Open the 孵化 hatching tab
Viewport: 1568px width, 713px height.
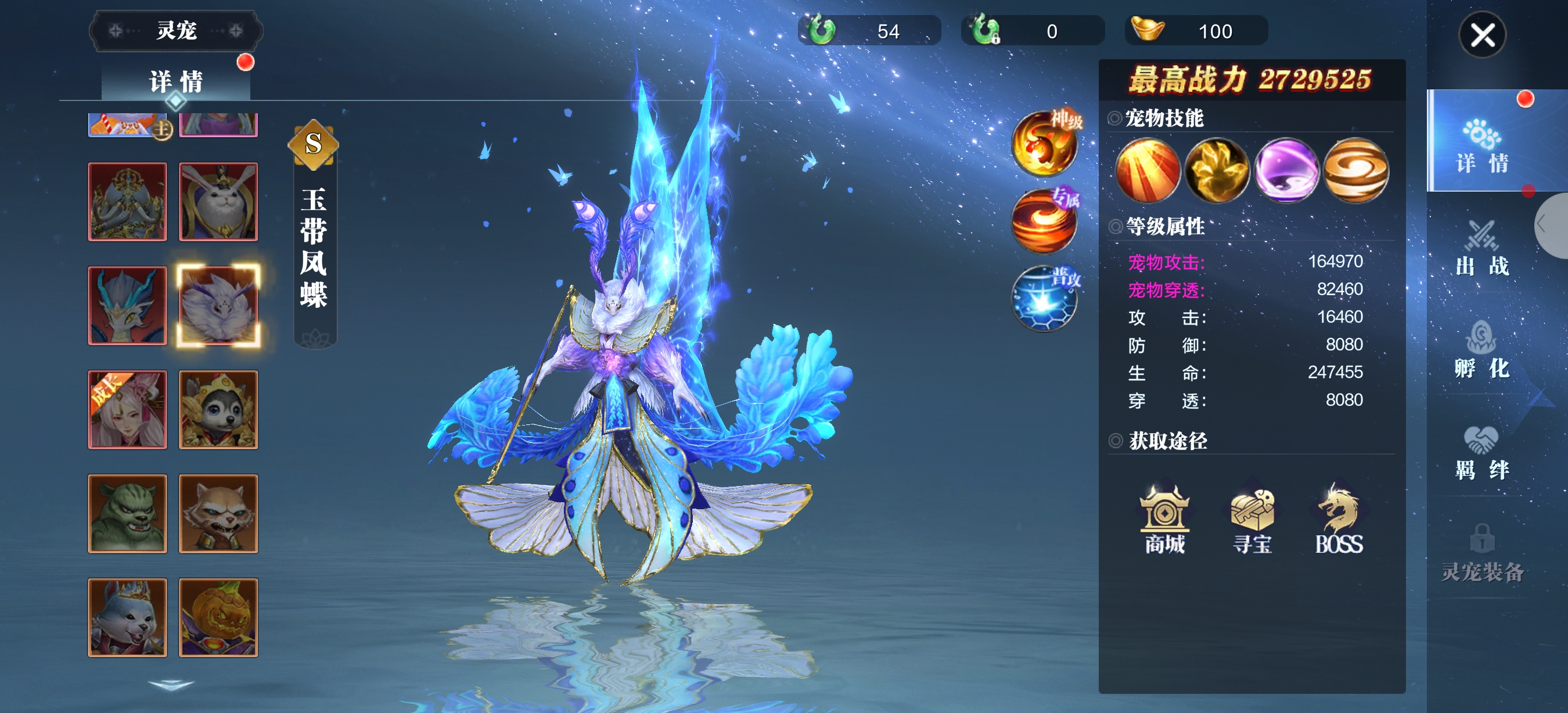pos(1481,351)
